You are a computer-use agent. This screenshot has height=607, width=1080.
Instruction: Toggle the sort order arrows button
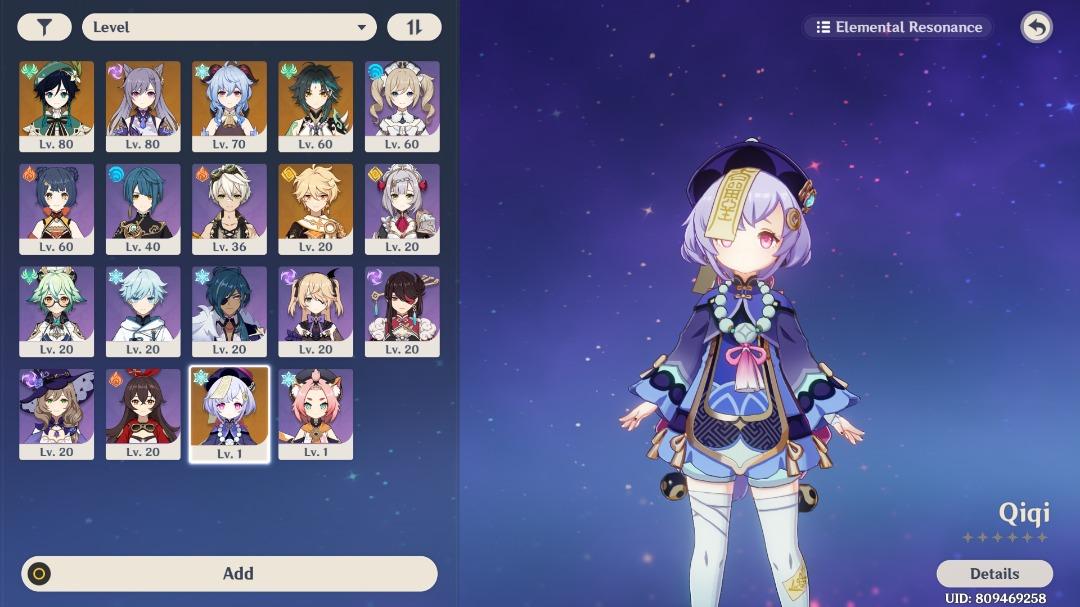413,27
